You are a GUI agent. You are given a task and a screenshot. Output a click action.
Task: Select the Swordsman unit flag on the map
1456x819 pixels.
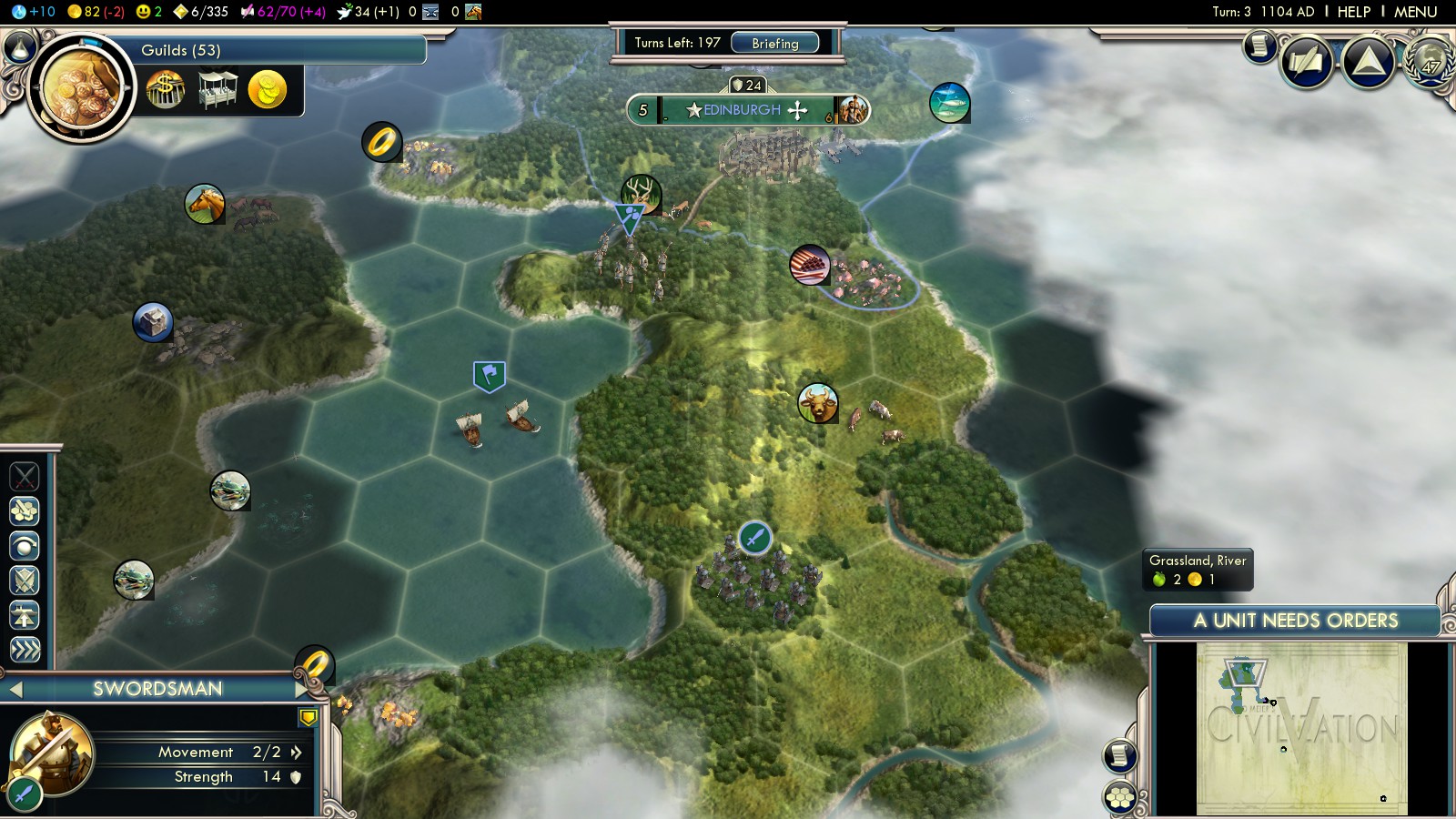754,538
